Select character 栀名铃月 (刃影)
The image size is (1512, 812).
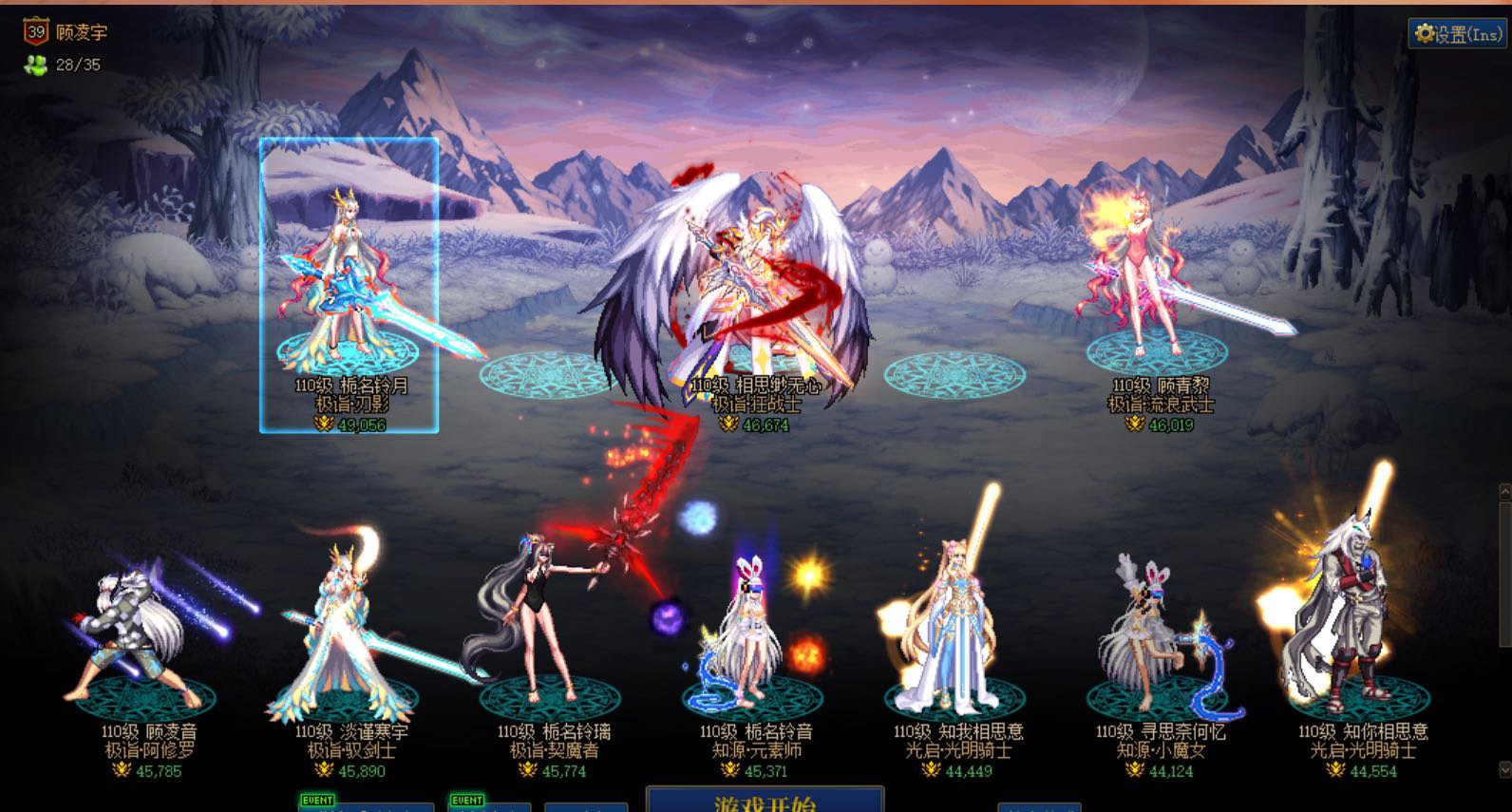pos(349,285)
